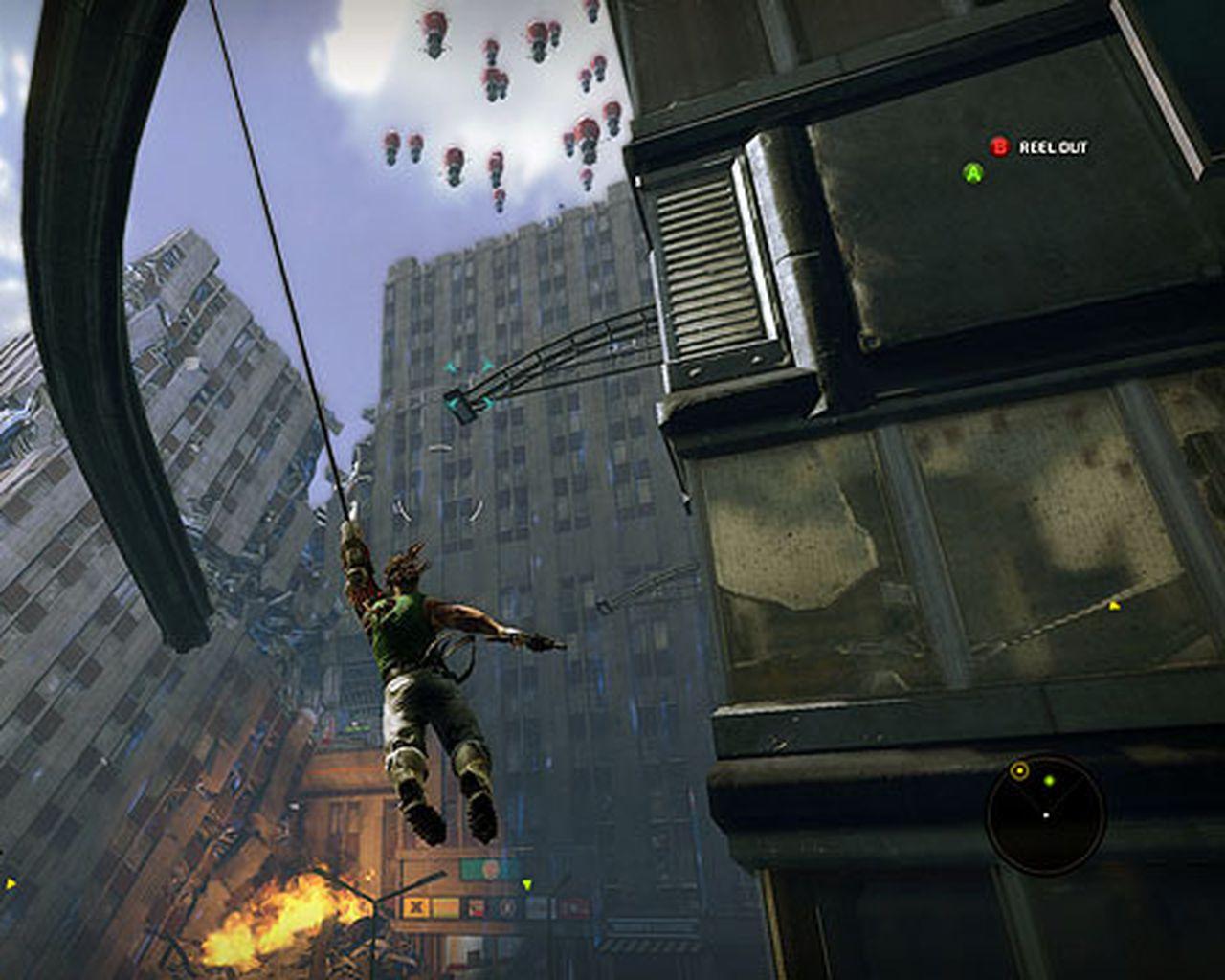Toggle the green triangle marker above the signs
1225x980 pixels.
click(527, 884)
